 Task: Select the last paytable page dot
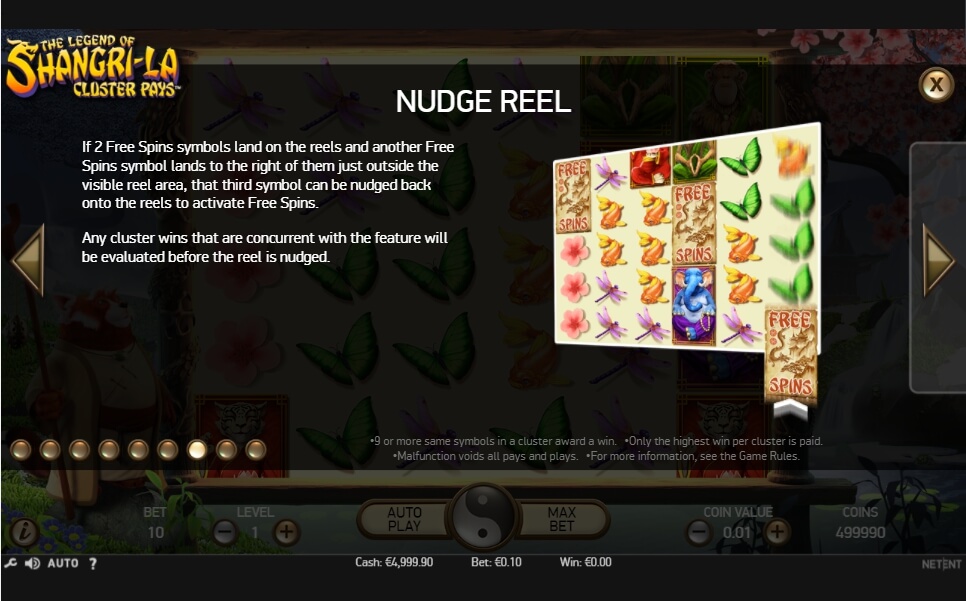pos(256,450)
